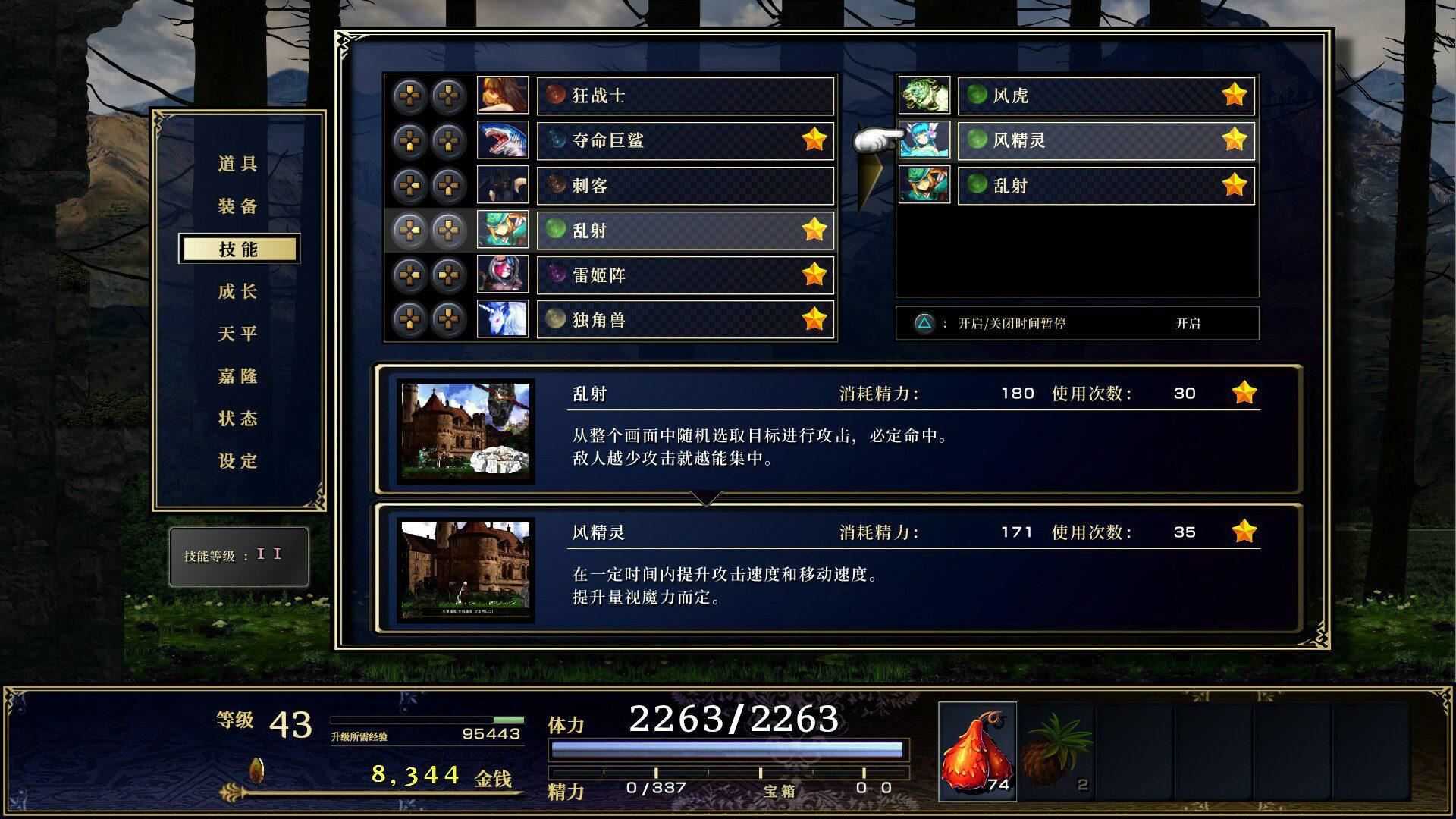Click the left D-pad slot beside 乱射
The height and width of the screenshot is (819, 1456).
coord(410,230)
